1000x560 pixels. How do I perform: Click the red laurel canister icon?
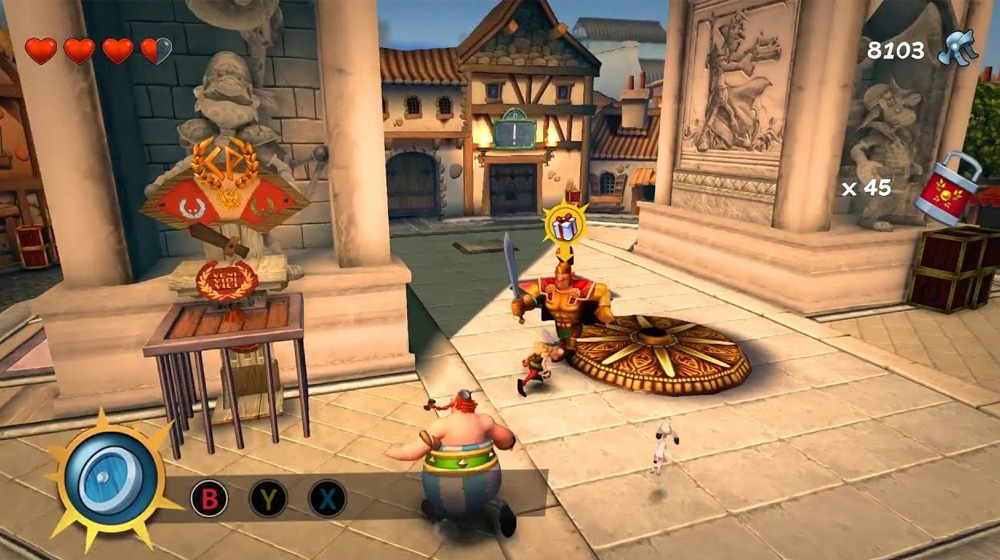click(x=944, y=188)
